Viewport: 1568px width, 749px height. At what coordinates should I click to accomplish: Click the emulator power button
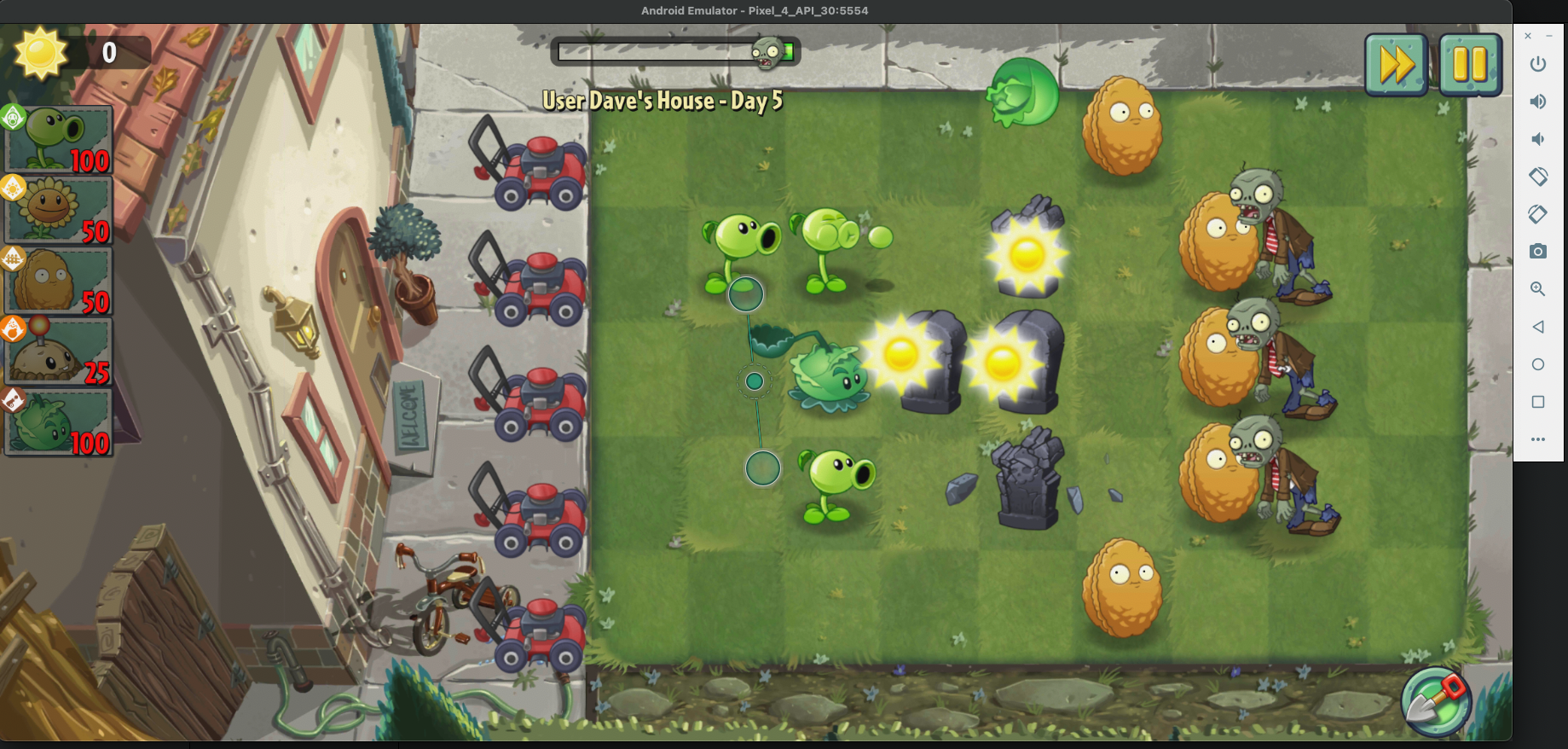click(1538, 64)
